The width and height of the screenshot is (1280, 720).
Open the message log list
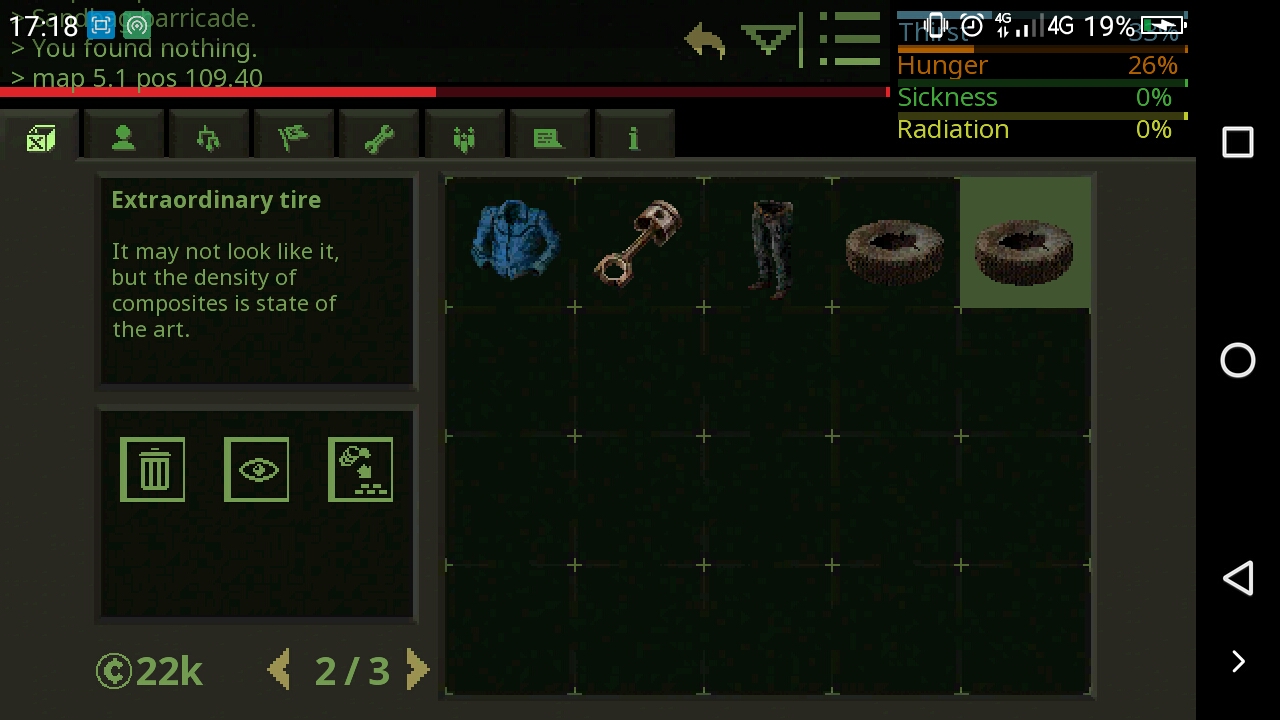point(849,40)
